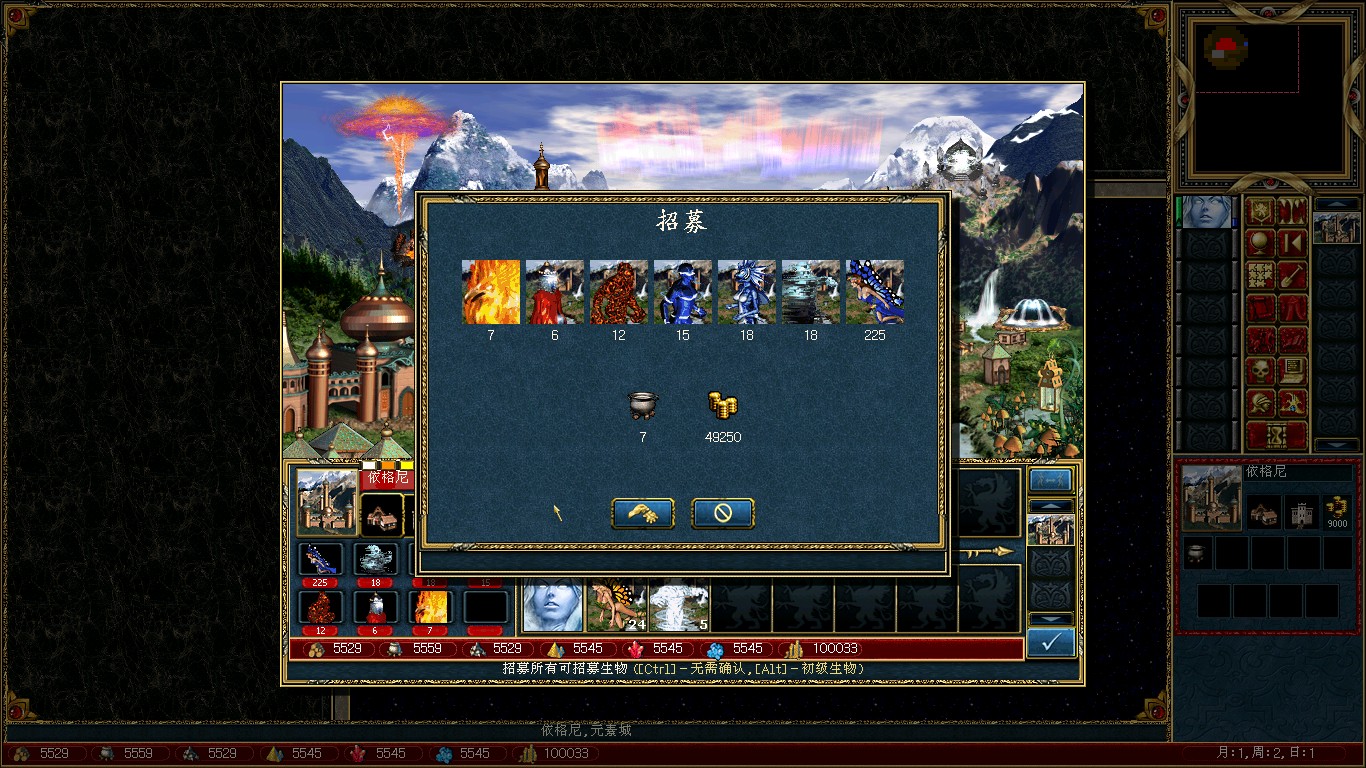
Task: Select the next hero helmet button
Action: tap(1260, 403)
